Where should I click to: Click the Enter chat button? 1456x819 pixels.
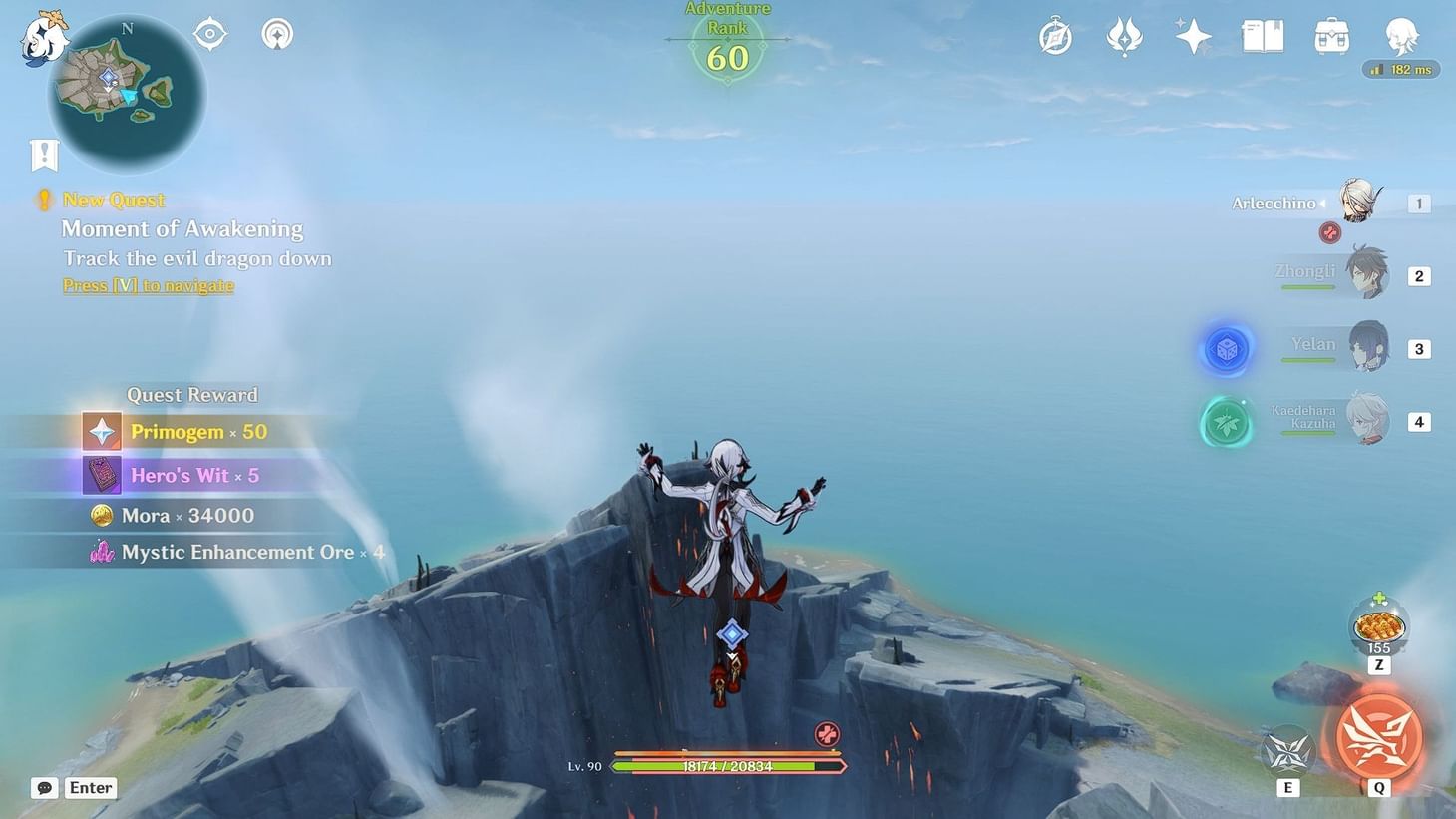pos(90,787)
